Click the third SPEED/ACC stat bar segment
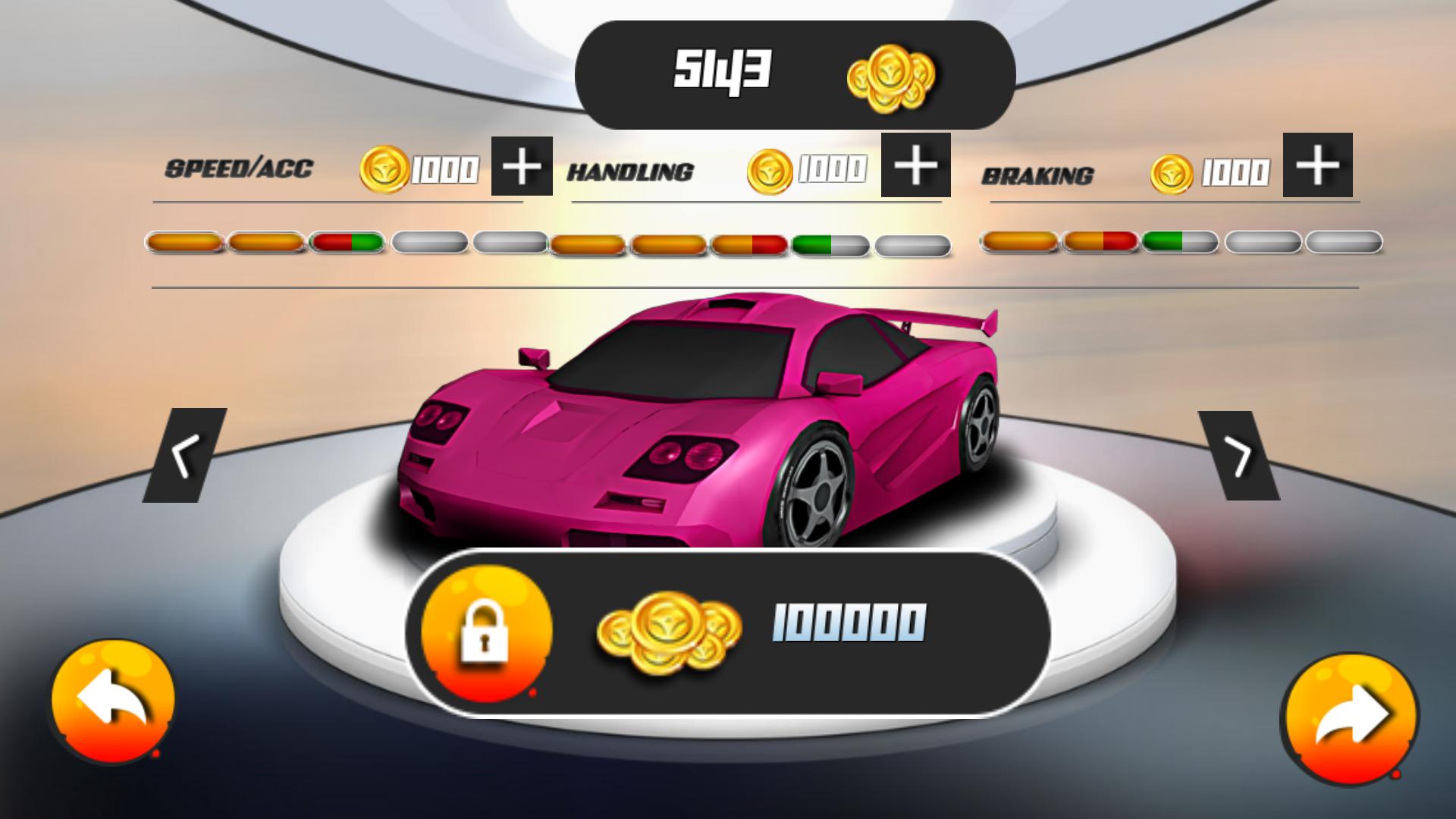 pyautogui.click(x=349, y=241)
